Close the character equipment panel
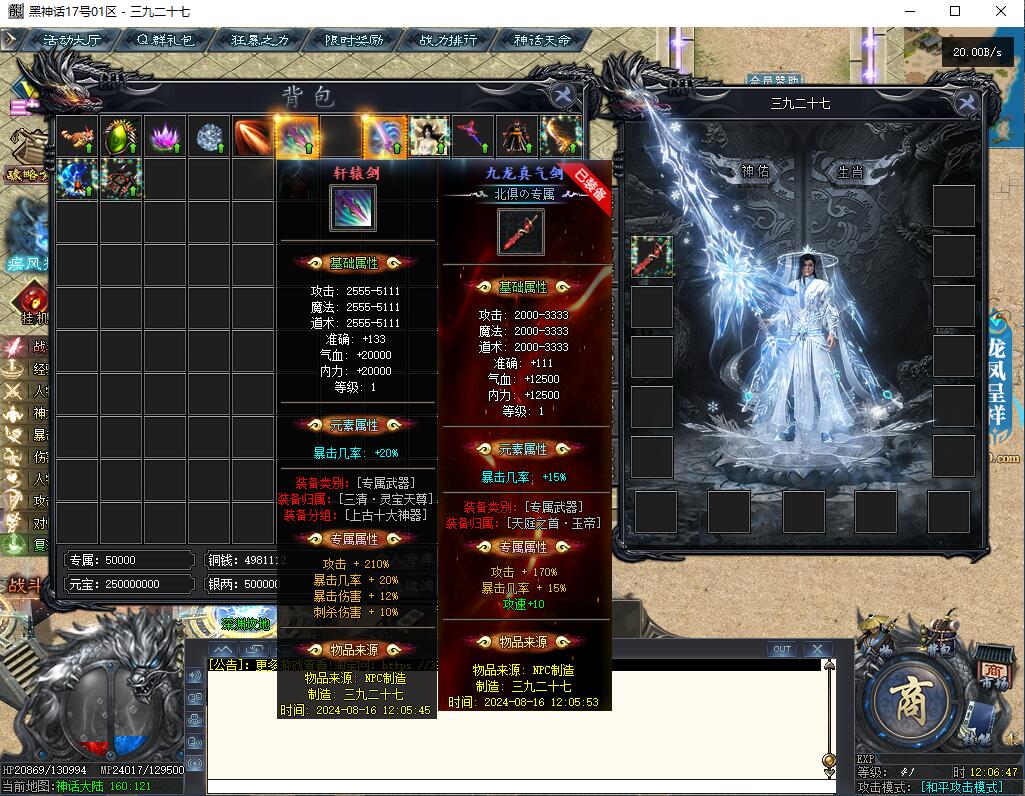The width and height of the screenshot is (1025, 796). coord(966,102)
